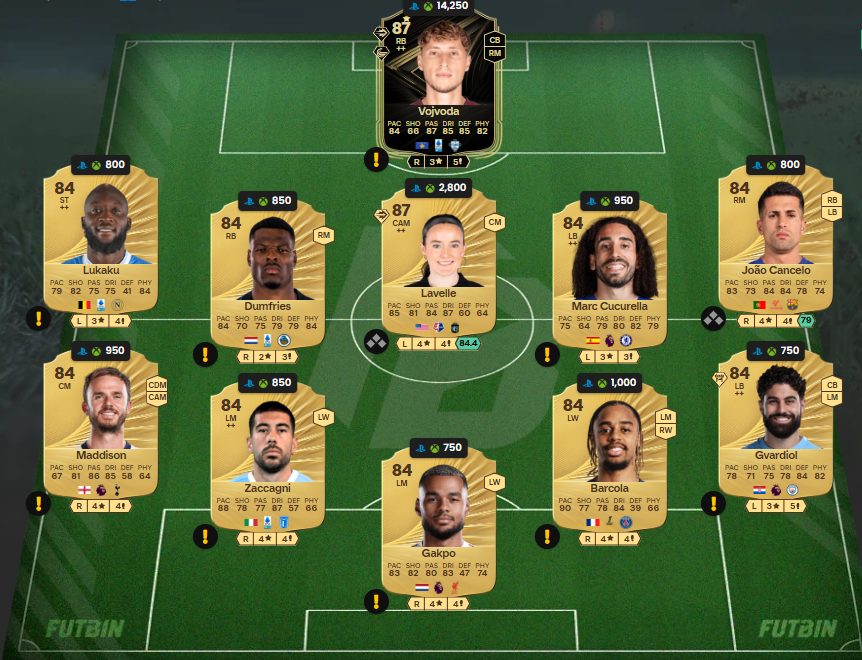This screenshot has width=862, height=660.
Task: Click the chemistry diamond icon beside João Cancelo
Action: (713, 319)
